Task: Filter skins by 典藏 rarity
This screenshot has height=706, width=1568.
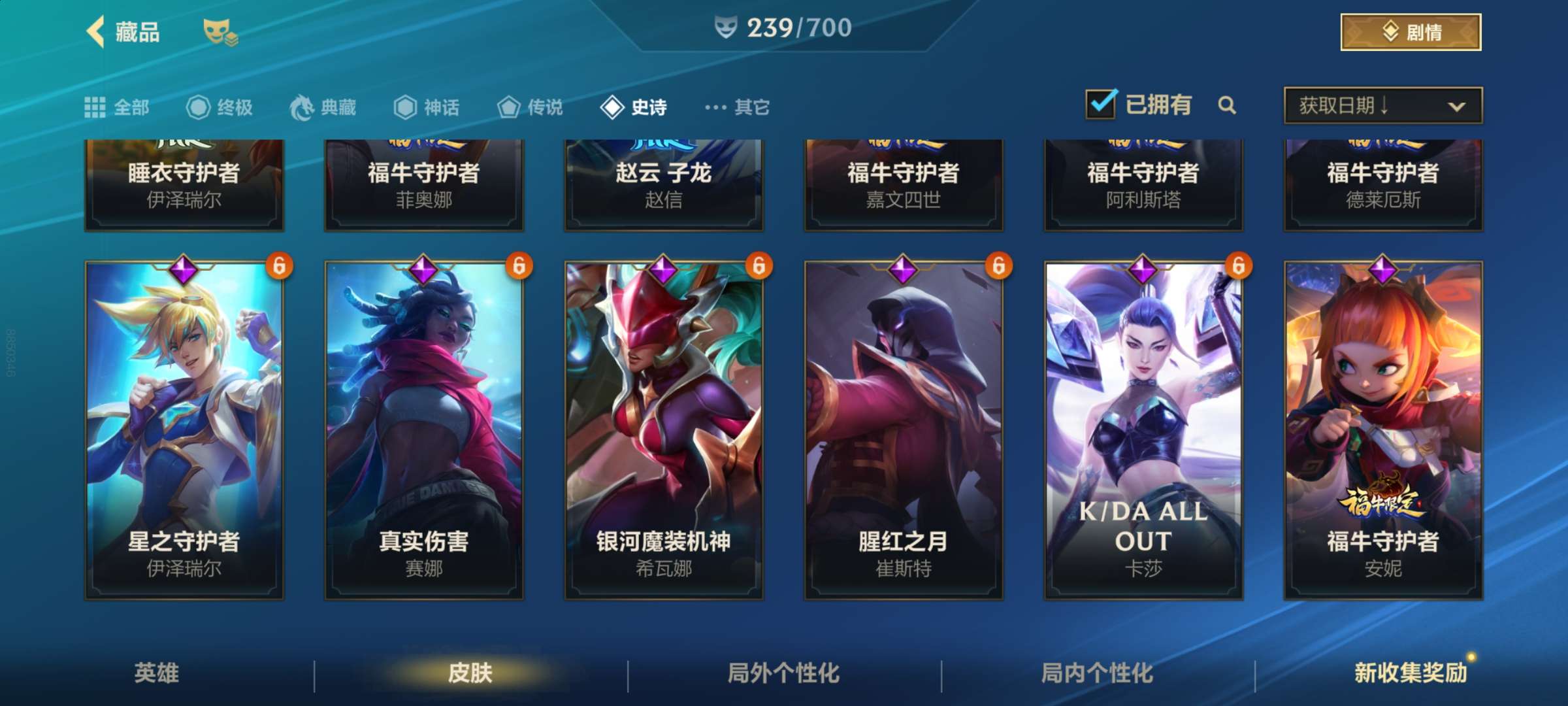Action: click(x=323, y=107)
